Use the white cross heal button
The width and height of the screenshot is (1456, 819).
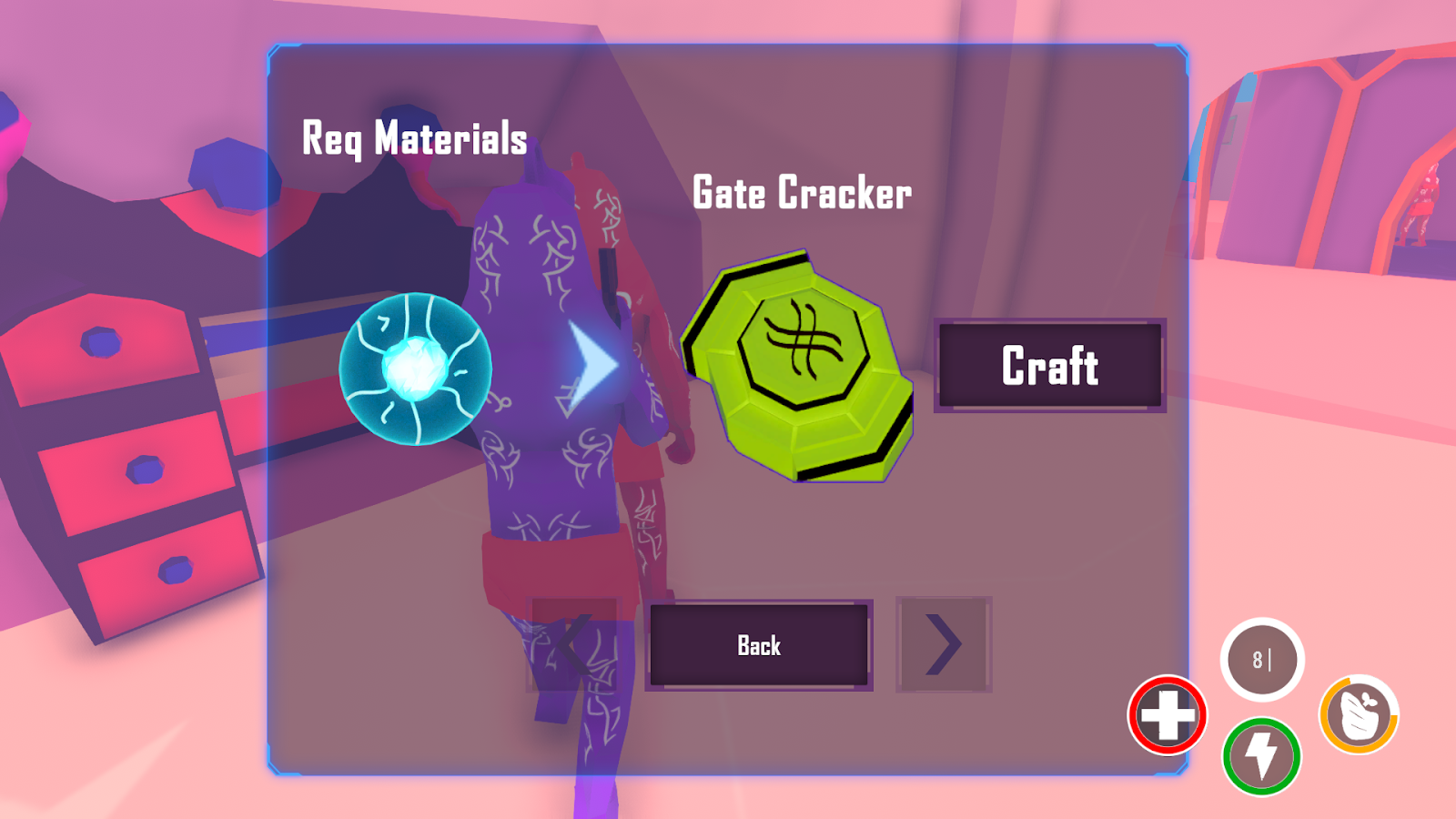click(x=1168, y=715)
